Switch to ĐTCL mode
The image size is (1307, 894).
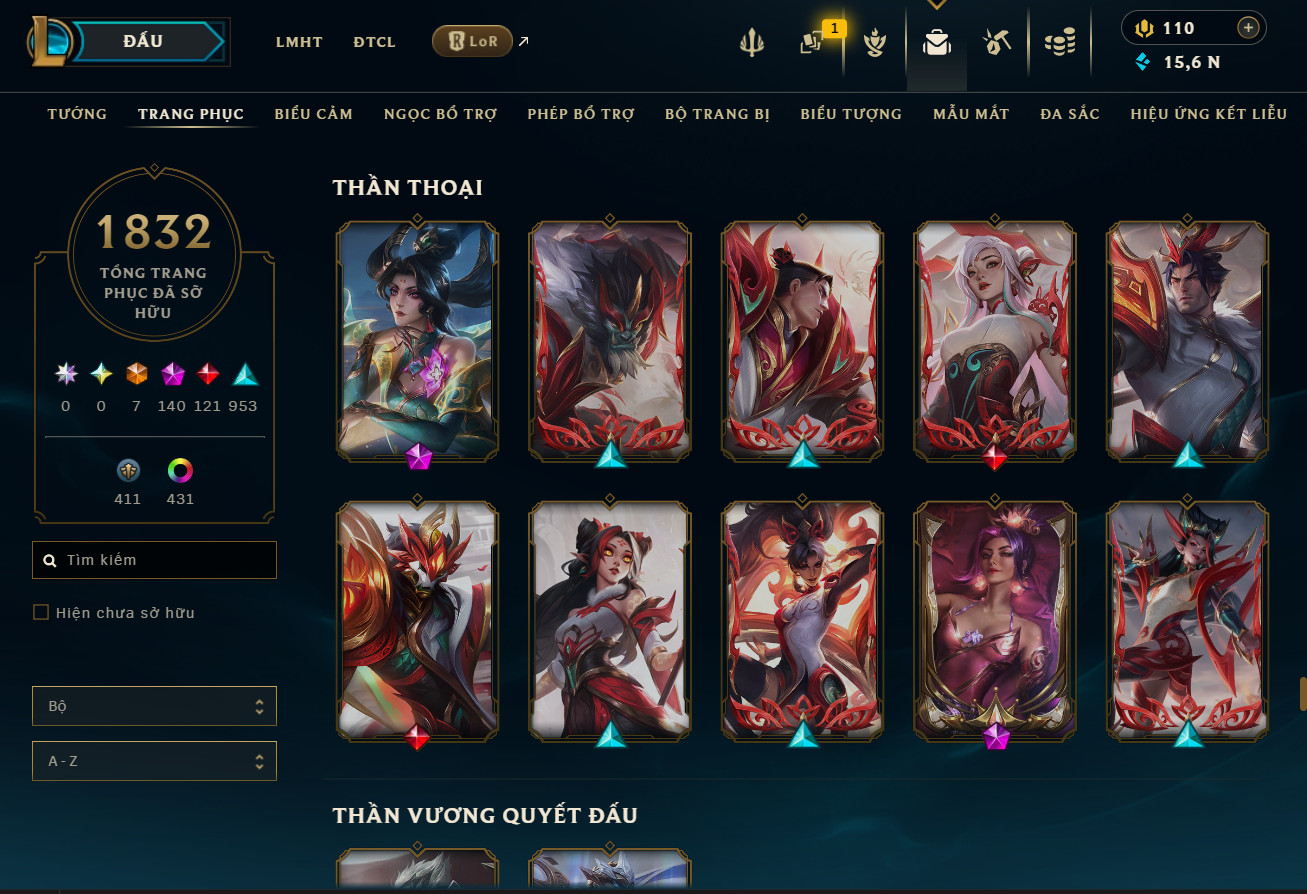point(374,42)
